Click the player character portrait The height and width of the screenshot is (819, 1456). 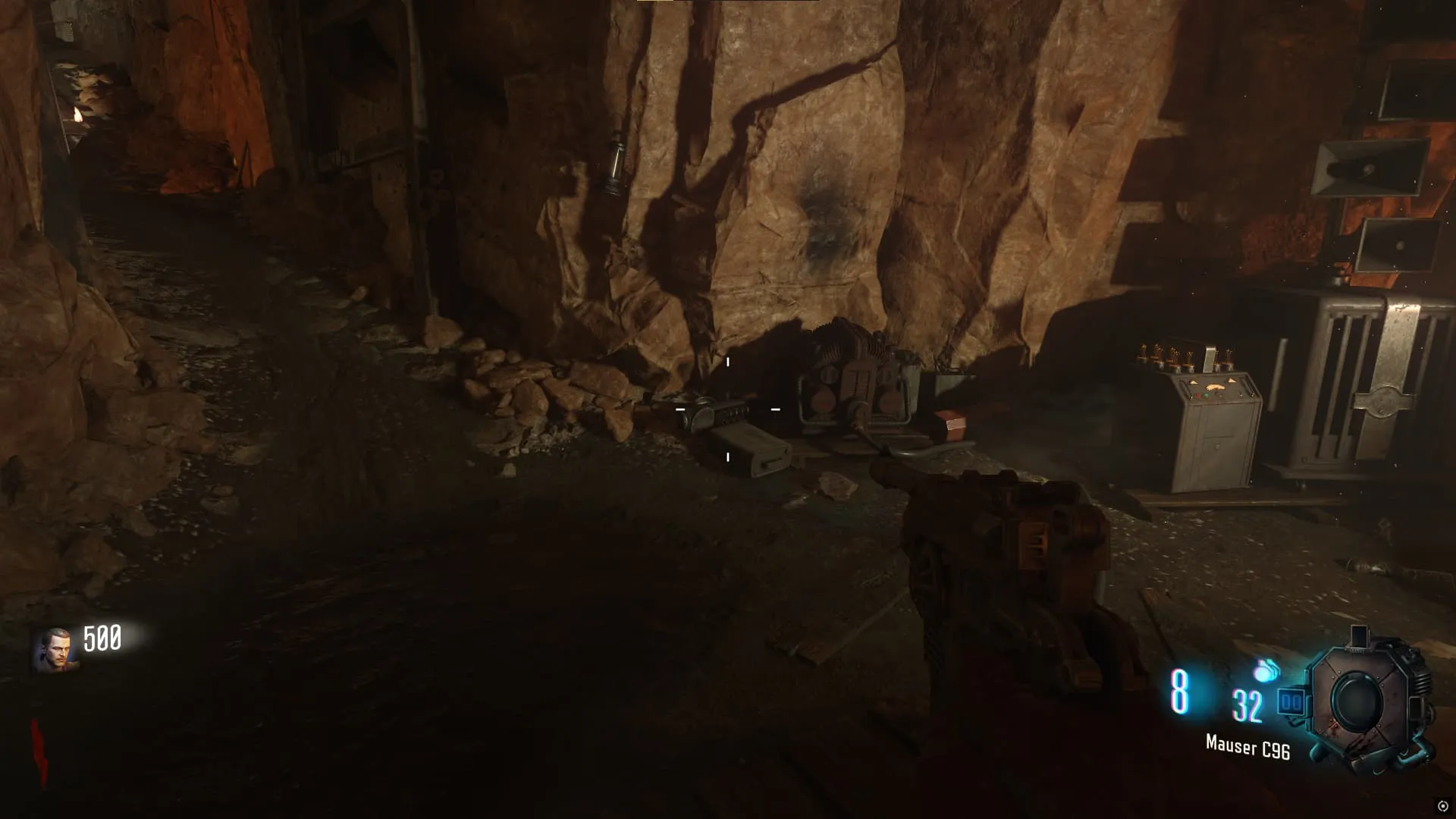[x=54, y=650]
